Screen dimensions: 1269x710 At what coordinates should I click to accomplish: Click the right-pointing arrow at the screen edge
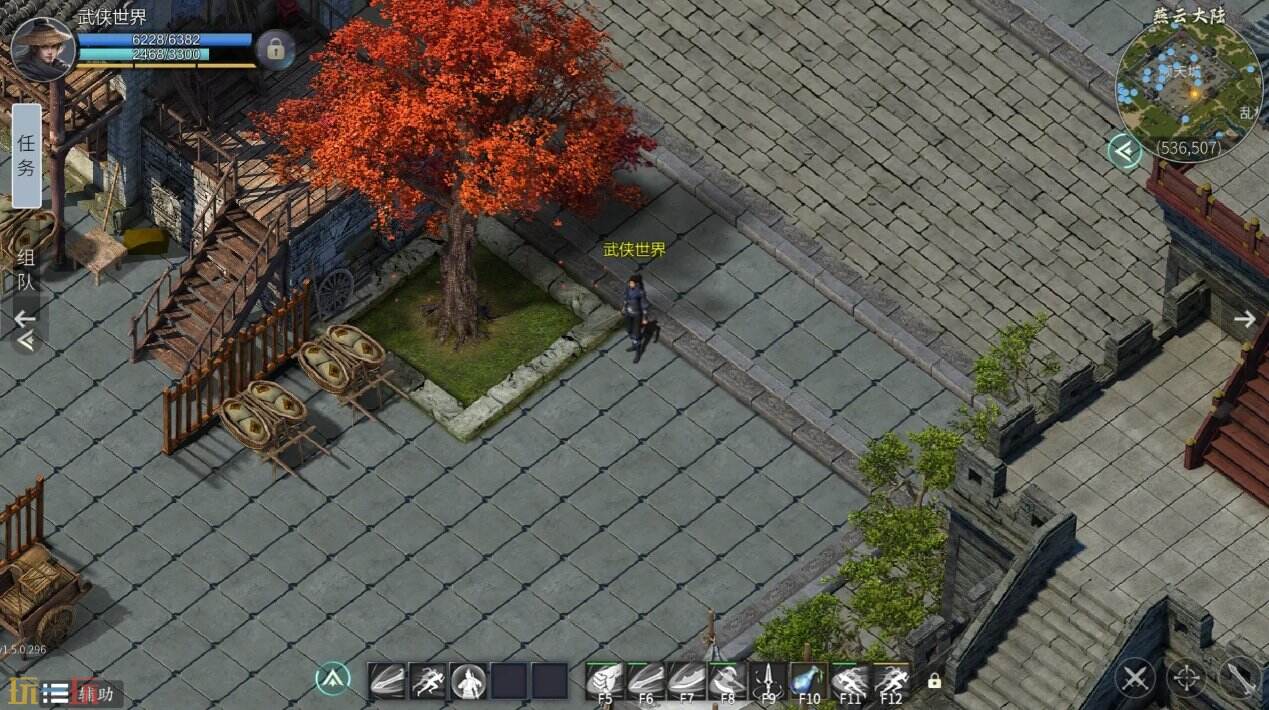(1244, 319)
